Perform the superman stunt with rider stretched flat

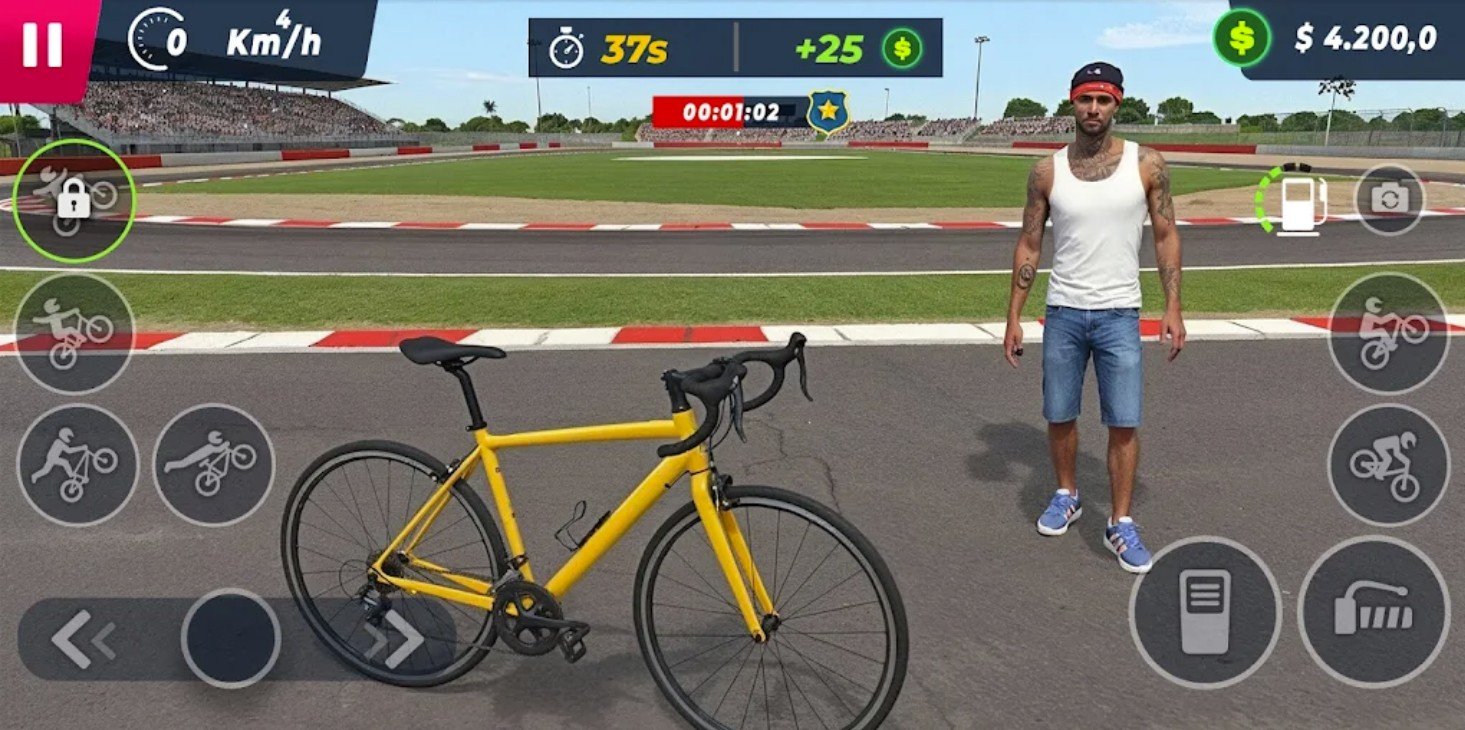click(x=213, y=465)
